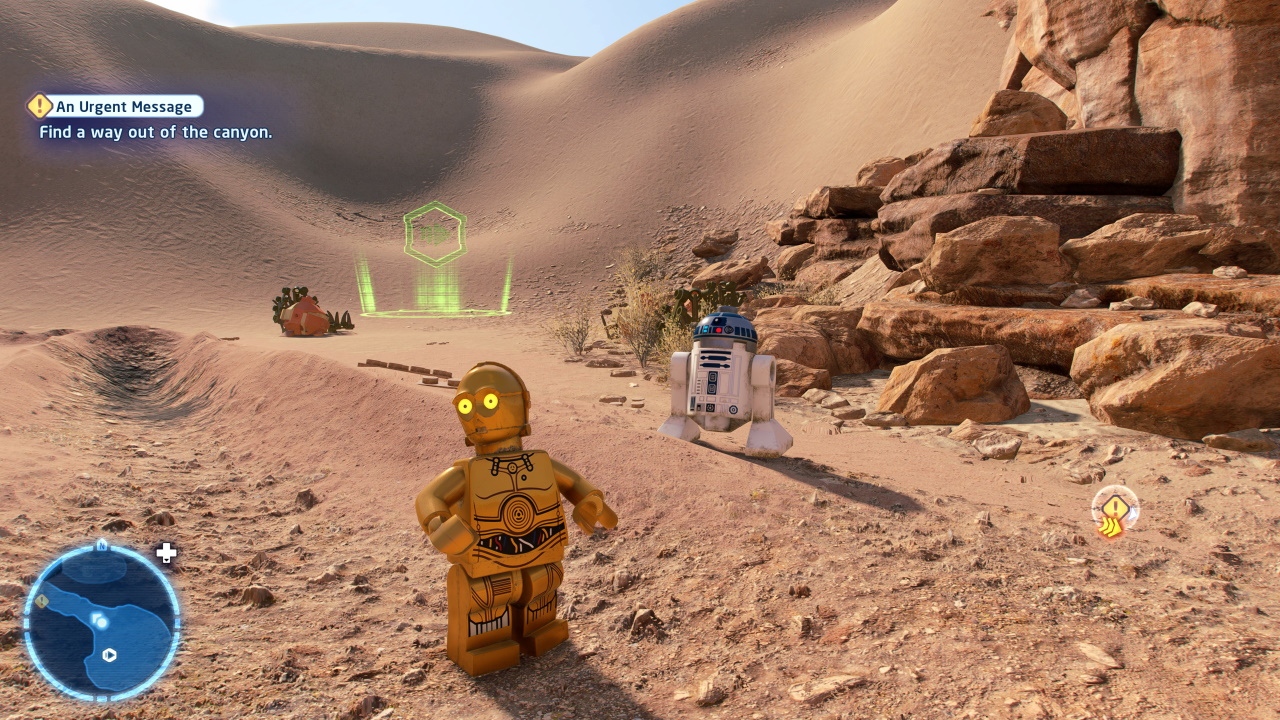Click the yellow exclamation quest icon
1280x720 pixels.
(x=40, y=106)
